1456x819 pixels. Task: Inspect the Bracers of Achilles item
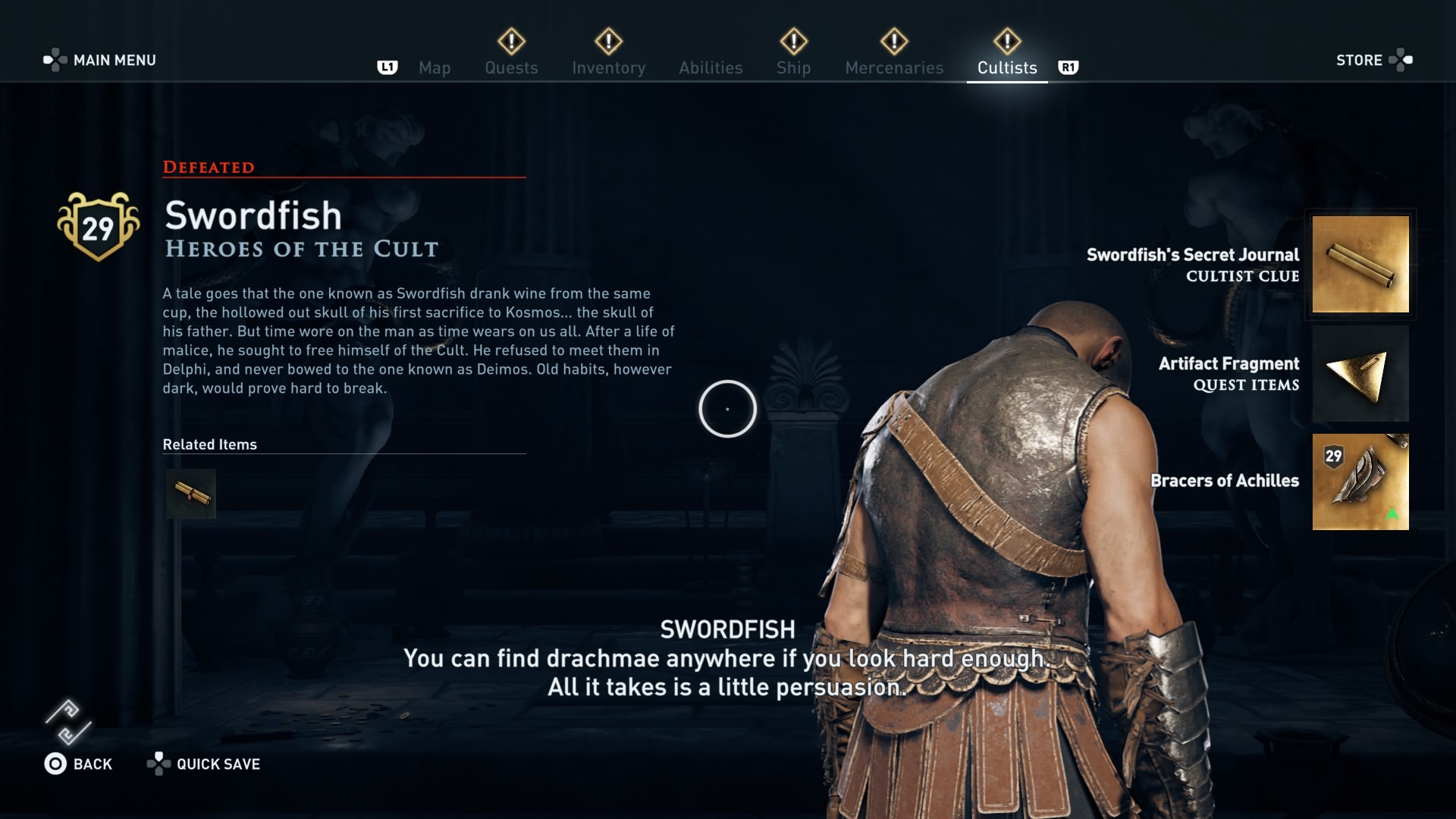1360,481
